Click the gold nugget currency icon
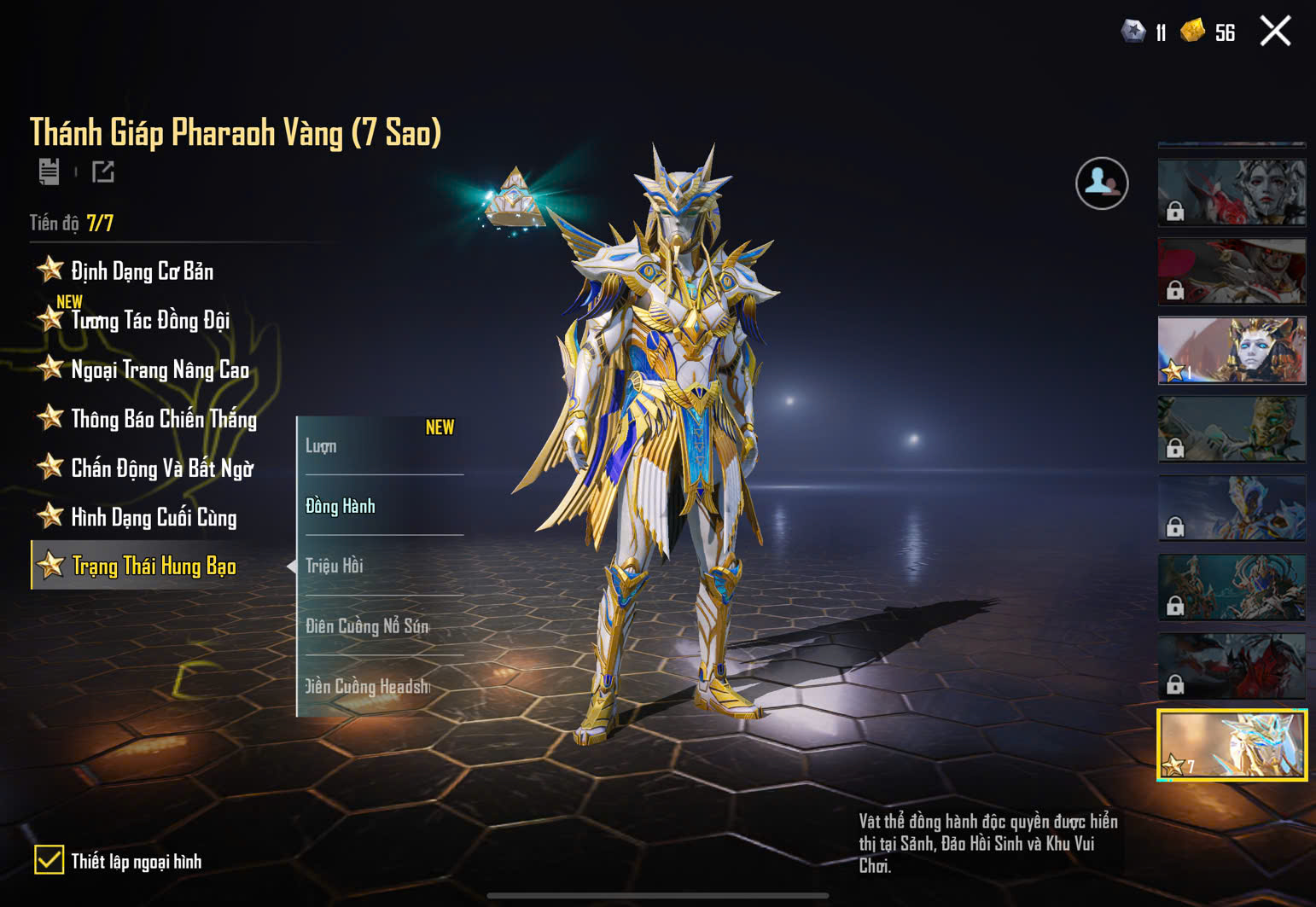Viewport: 1316px width, 907px height. coord(1192,32)
